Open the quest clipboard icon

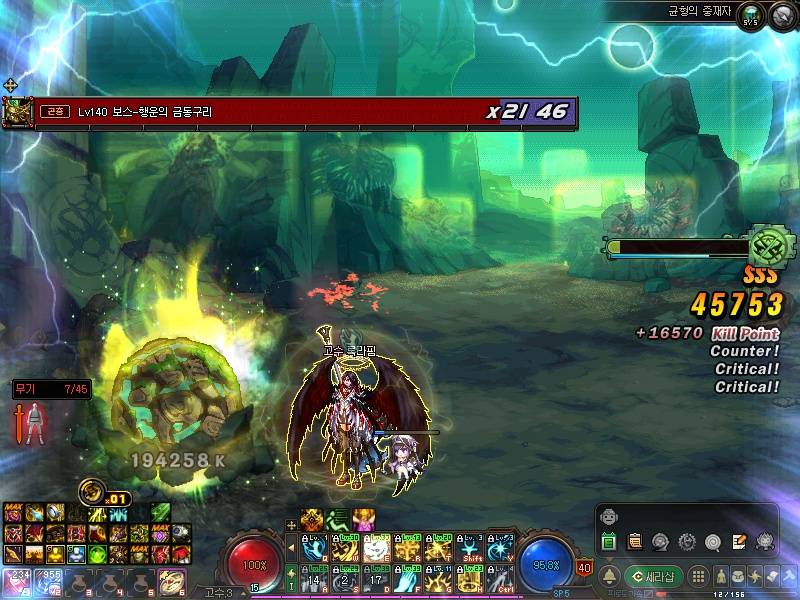634,541
